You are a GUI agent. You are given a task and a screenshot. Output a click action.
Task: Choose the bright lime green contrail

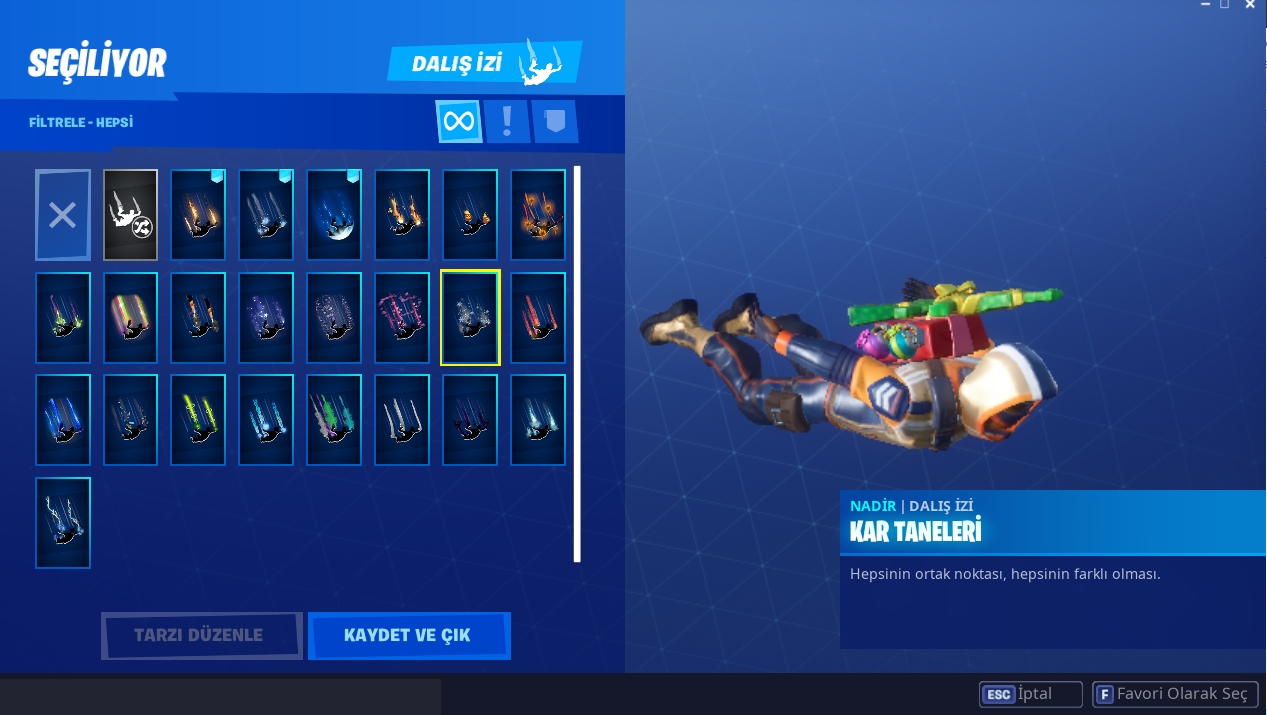[198, 420]
